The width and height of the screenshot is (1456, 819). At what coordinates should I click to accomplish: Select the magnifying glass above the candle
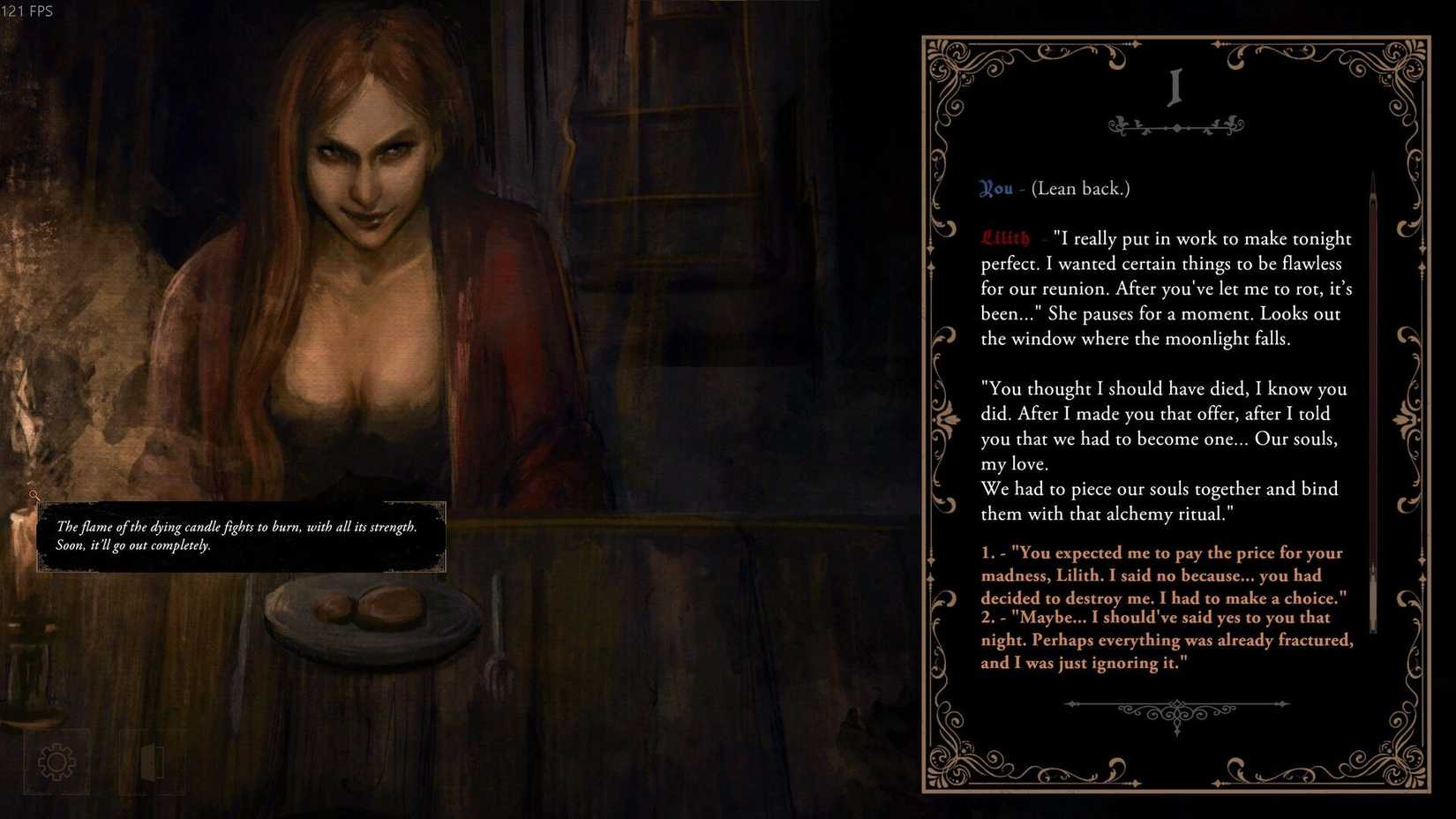[34, 495]
